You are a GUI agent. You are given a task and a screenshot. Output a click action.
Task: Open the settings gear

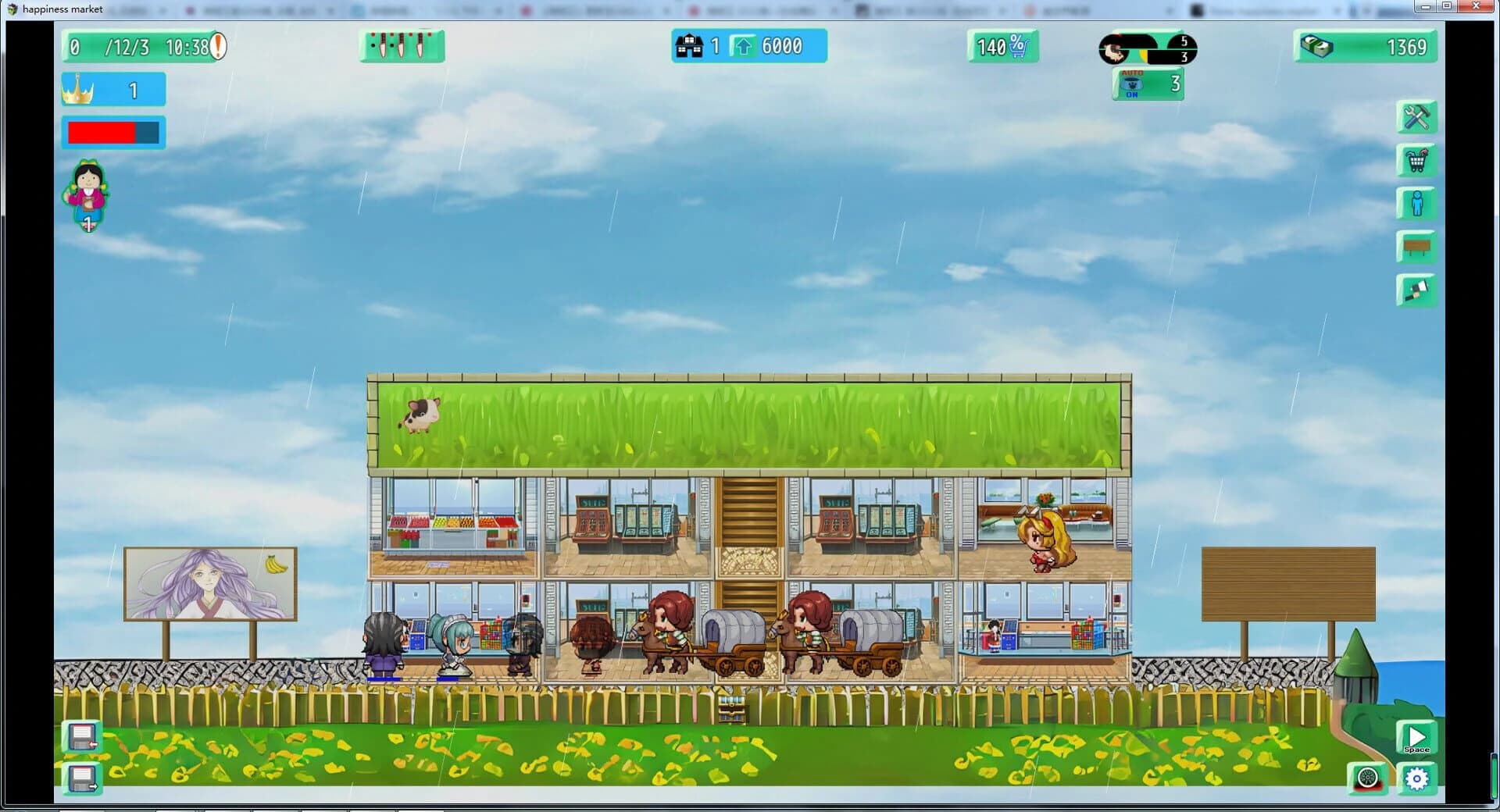click(1416, 778)
